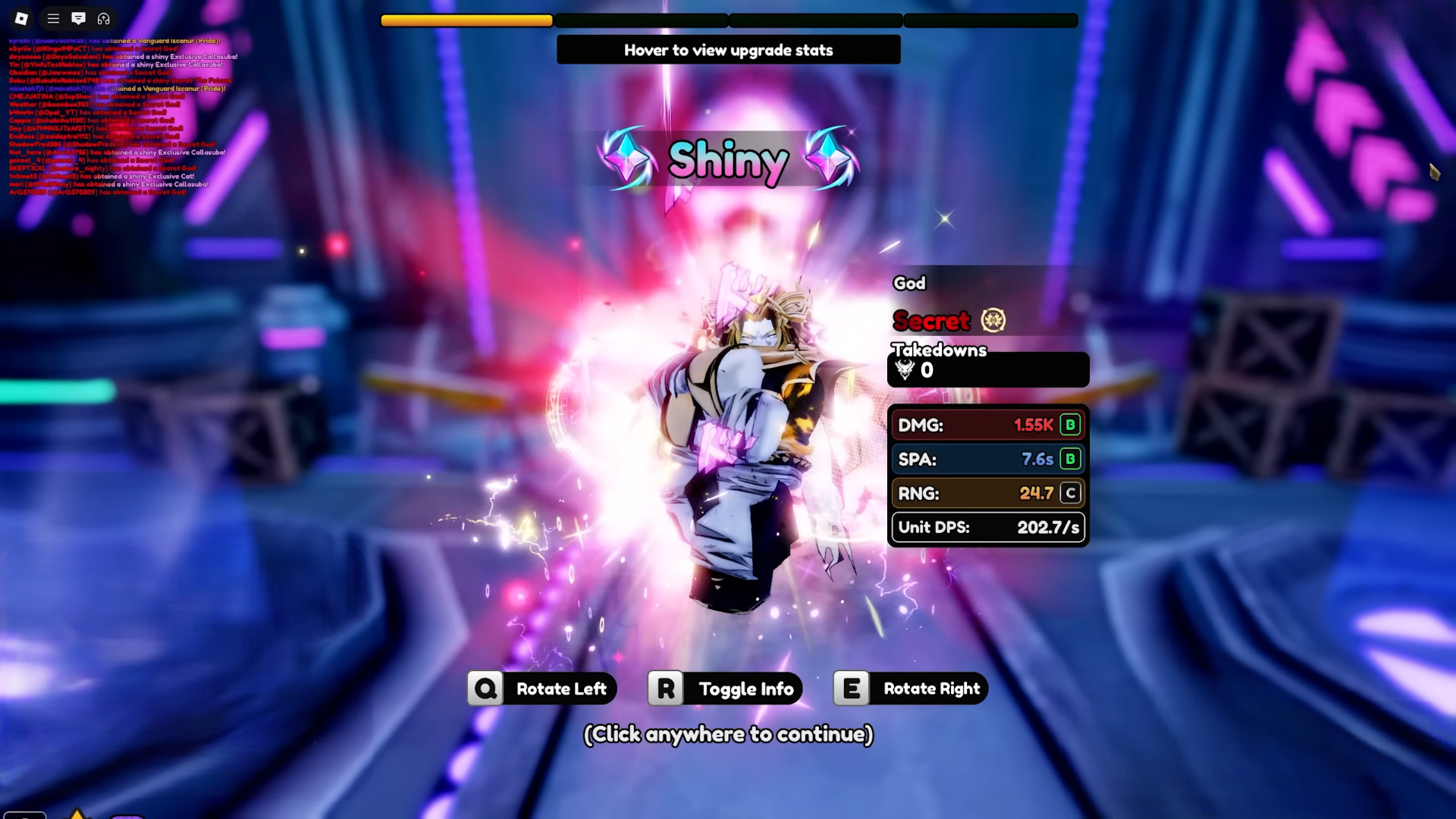Image resolution: width=1456 pixels, height=819 pixels.
Task: Select the Unit DPS row
Action: [987, 527]
